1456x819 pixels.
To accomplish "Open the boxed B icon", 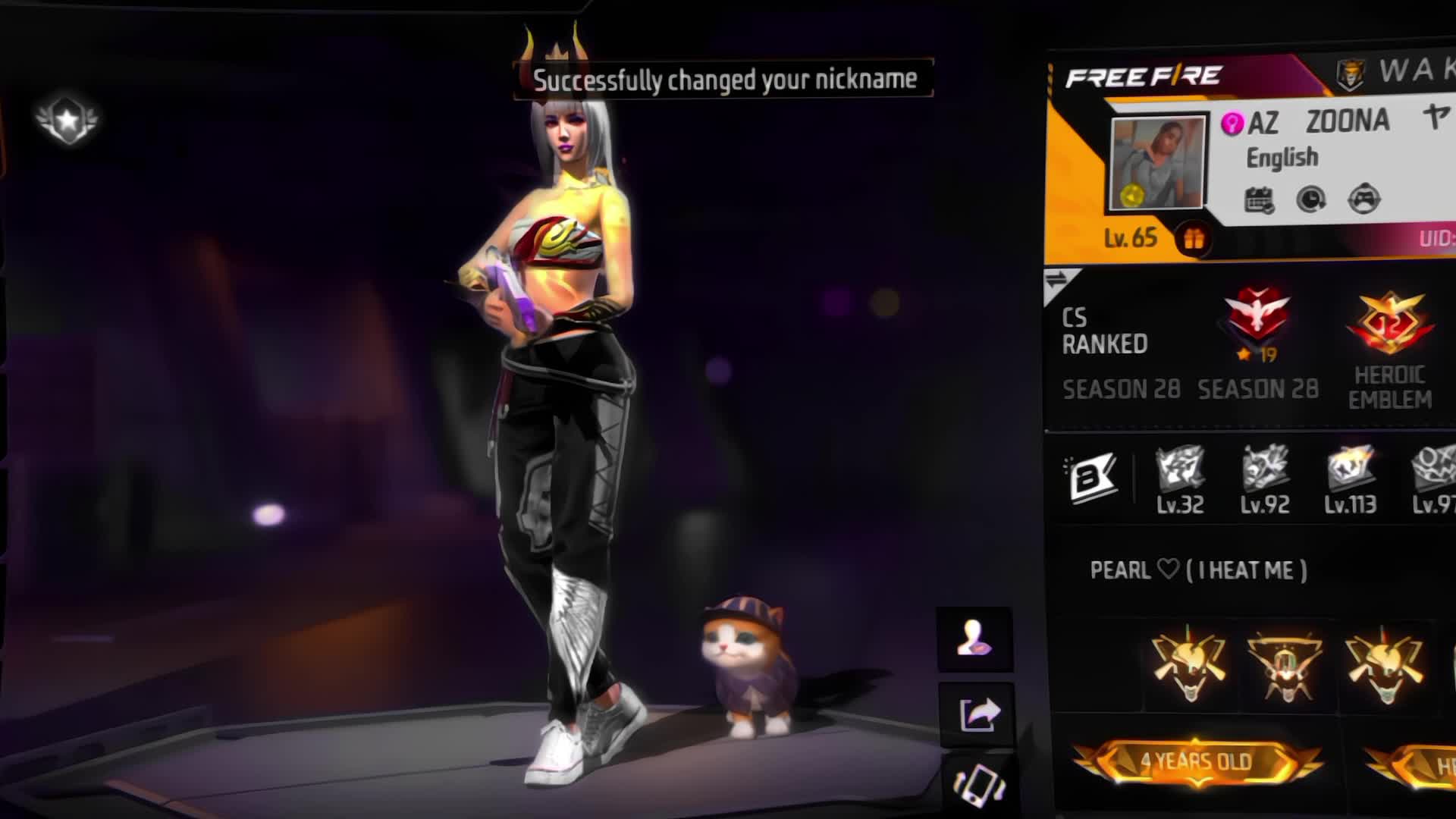I will [x=1092, y=478].
